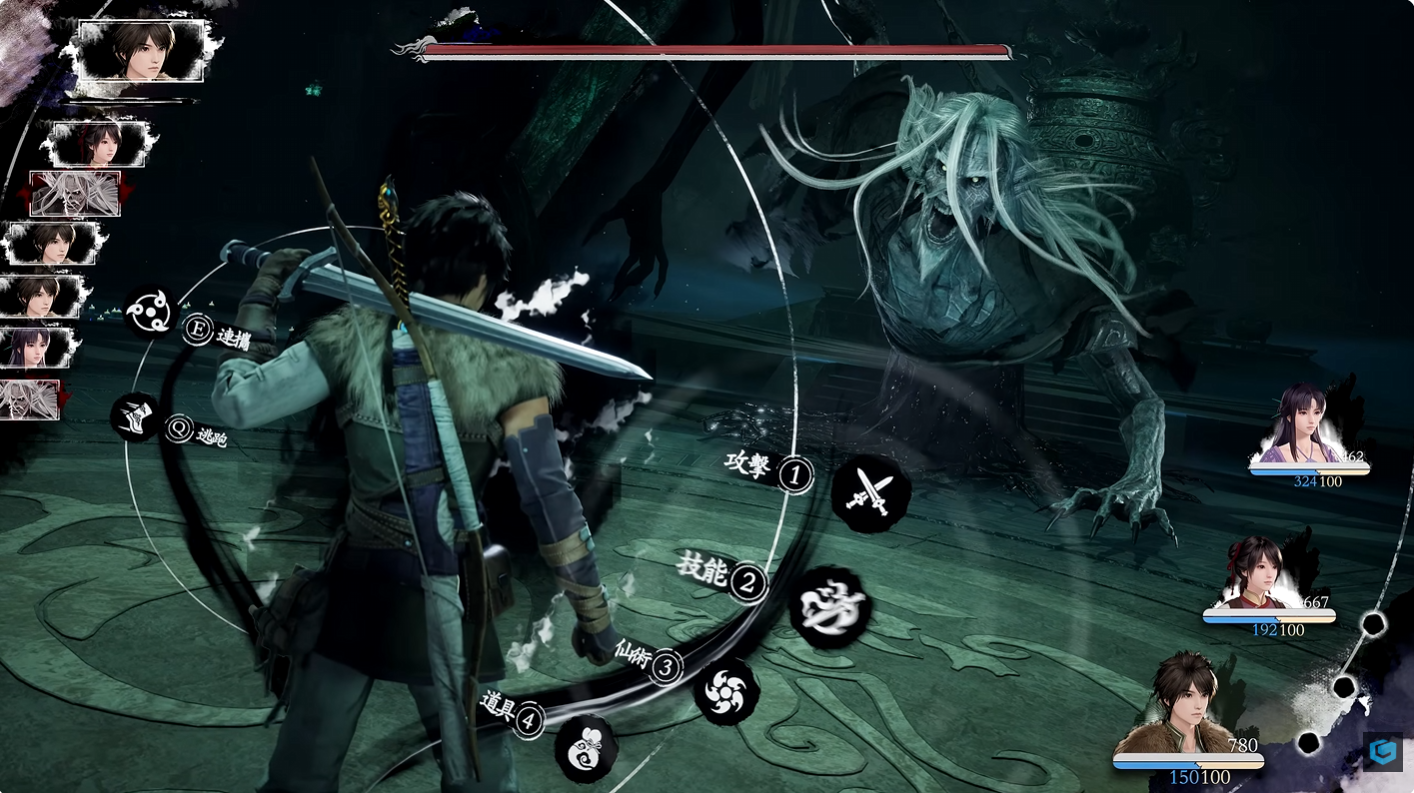Screen dimensions: 1414x793
Task: Click the middle black ink dot on the right edge
Action: tap(1342, 687)
